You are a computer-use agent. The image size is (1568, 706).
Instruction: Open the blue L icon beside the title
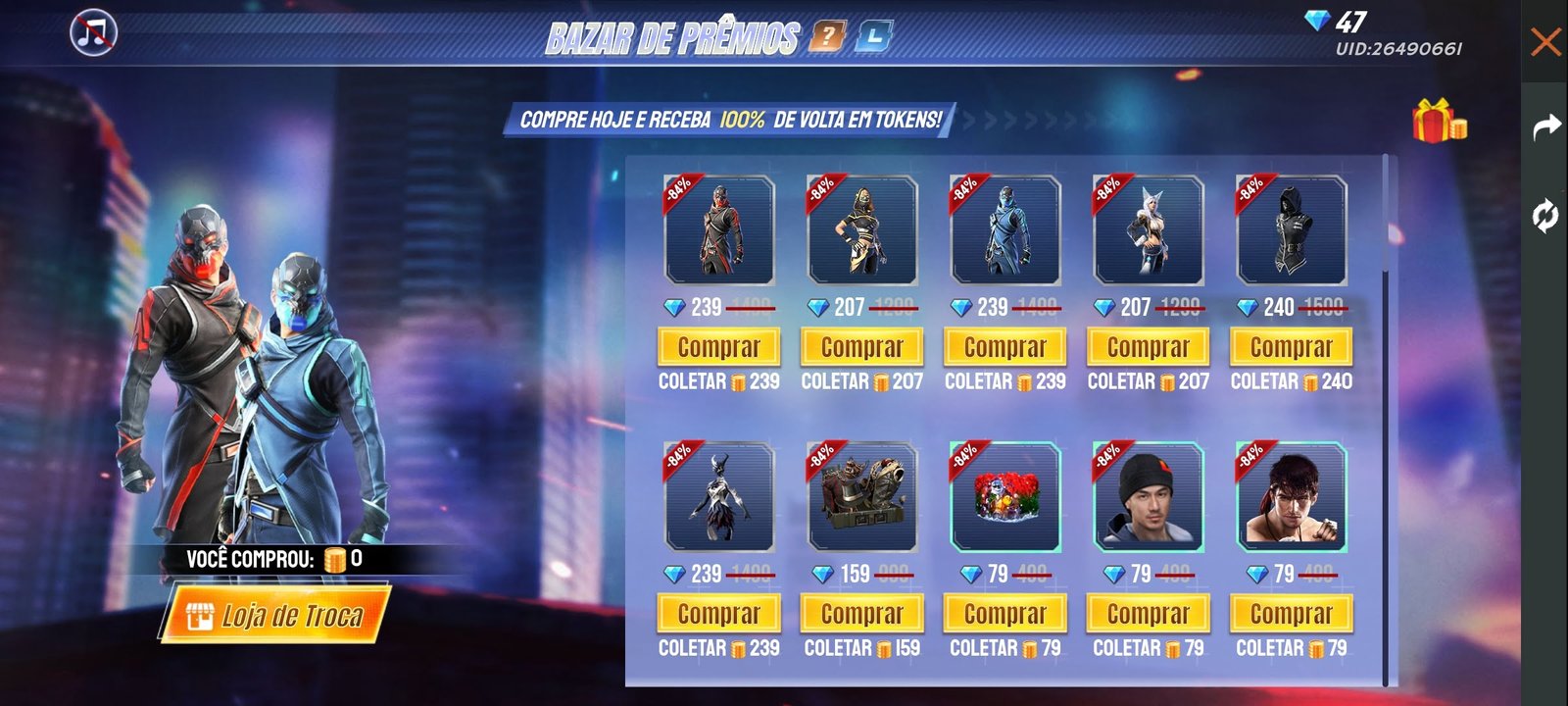click(x=873, y=37)
